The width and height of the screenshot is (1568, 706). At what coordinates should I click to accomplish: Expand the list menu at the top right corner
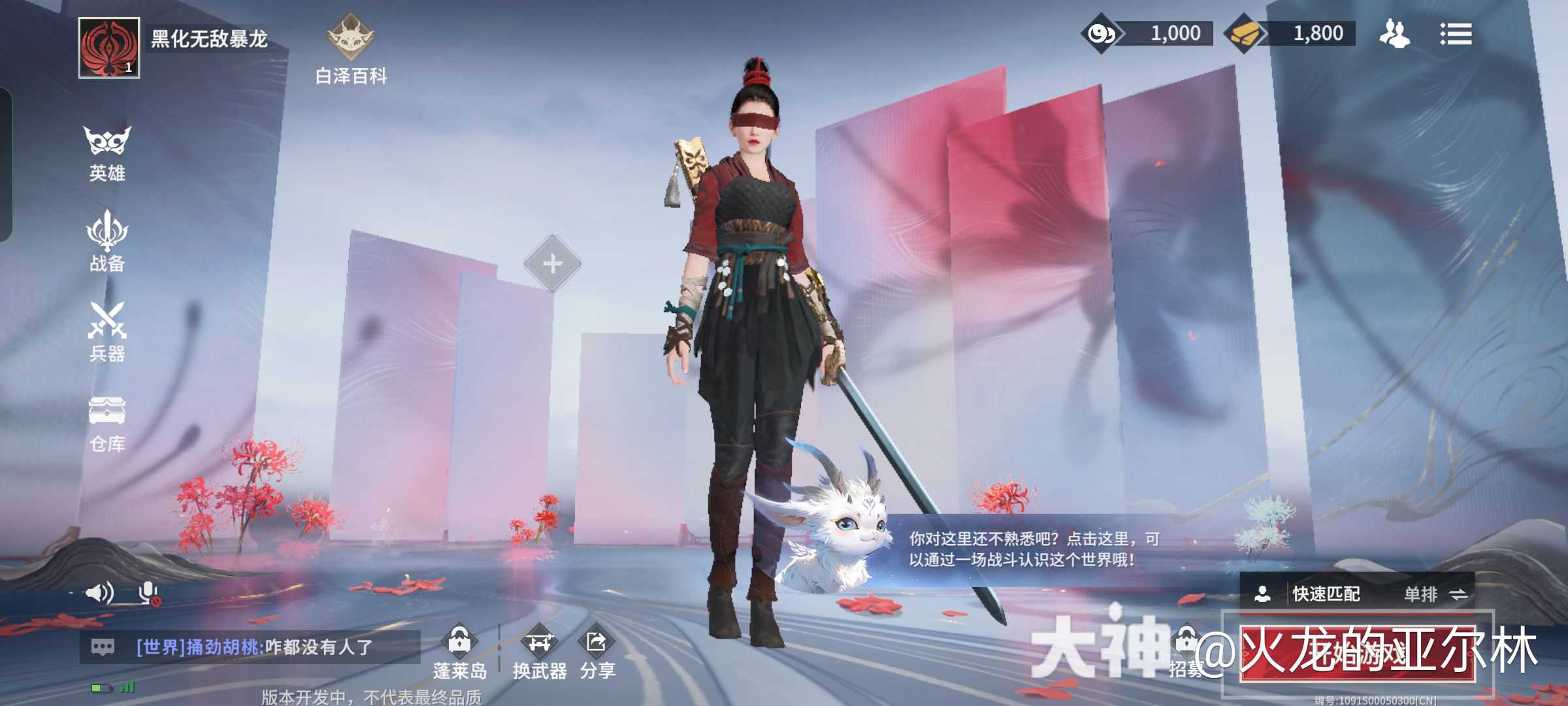(1457, 34)
